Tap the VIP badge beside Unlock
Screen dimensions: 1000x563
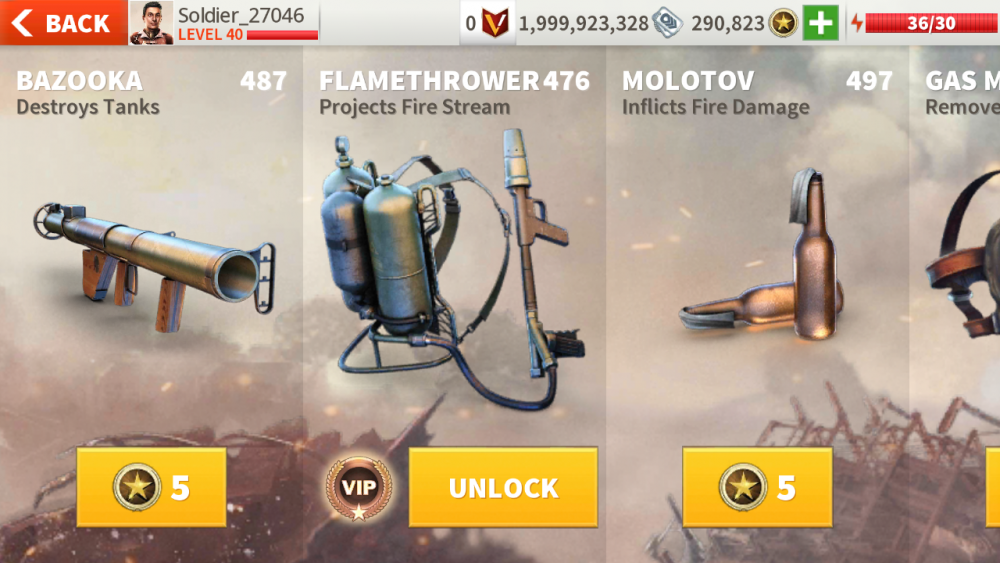pos(358,488)
